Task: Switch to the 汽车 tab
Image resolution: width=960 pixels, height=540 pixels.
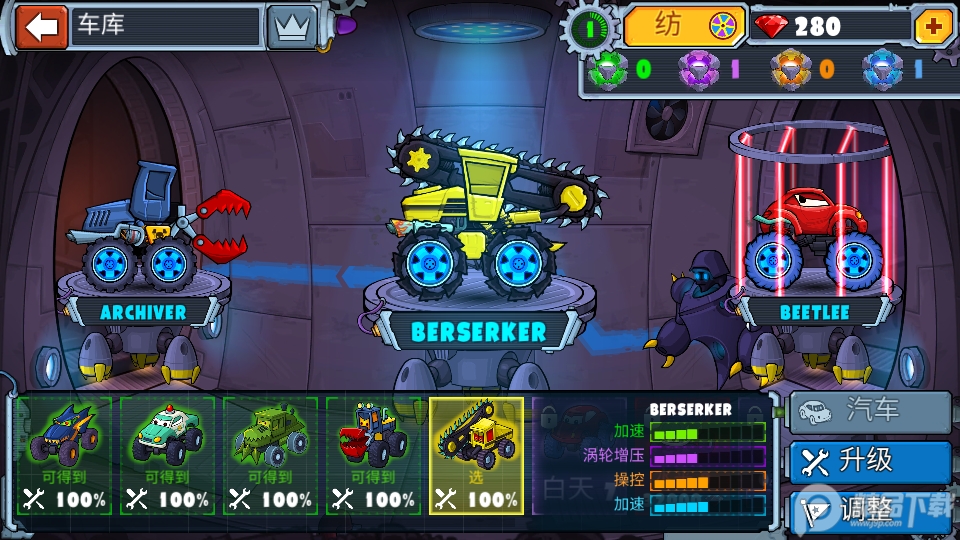Action: coord(870,411)
